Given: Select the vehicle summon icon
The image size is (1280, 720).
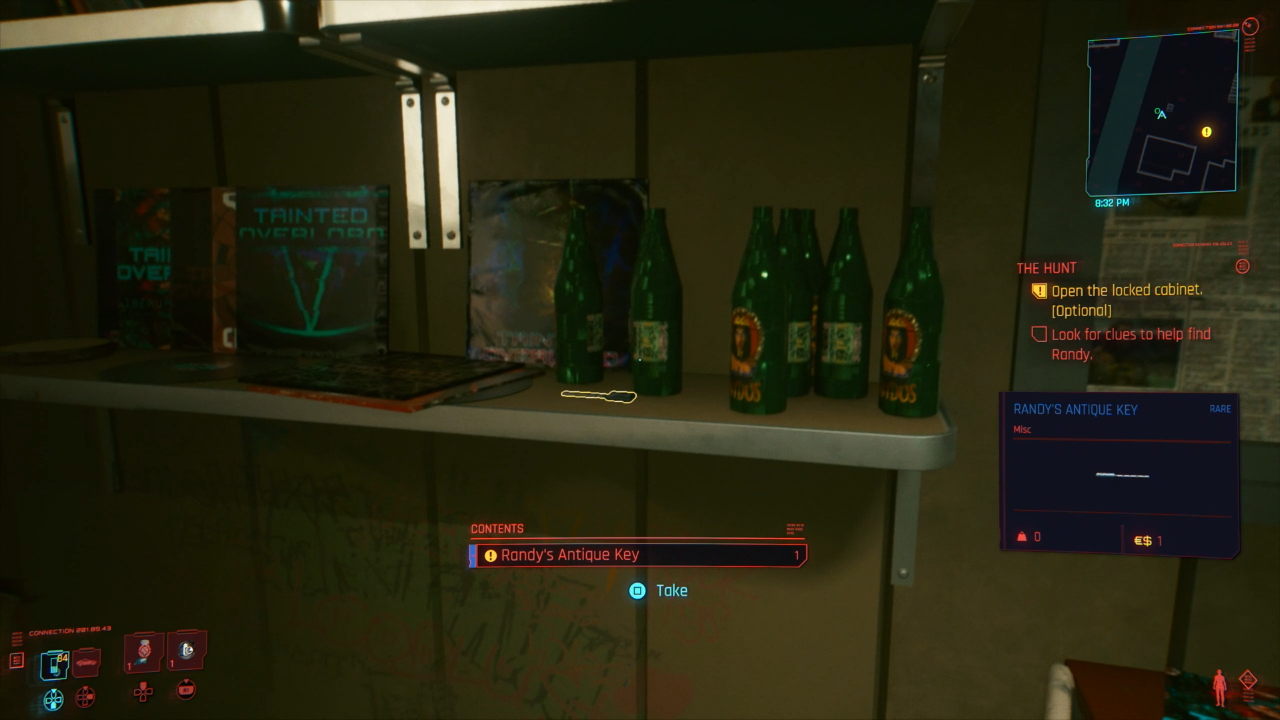Looking at the screenshot, I should pyautogui.click(x=86, y=663).
